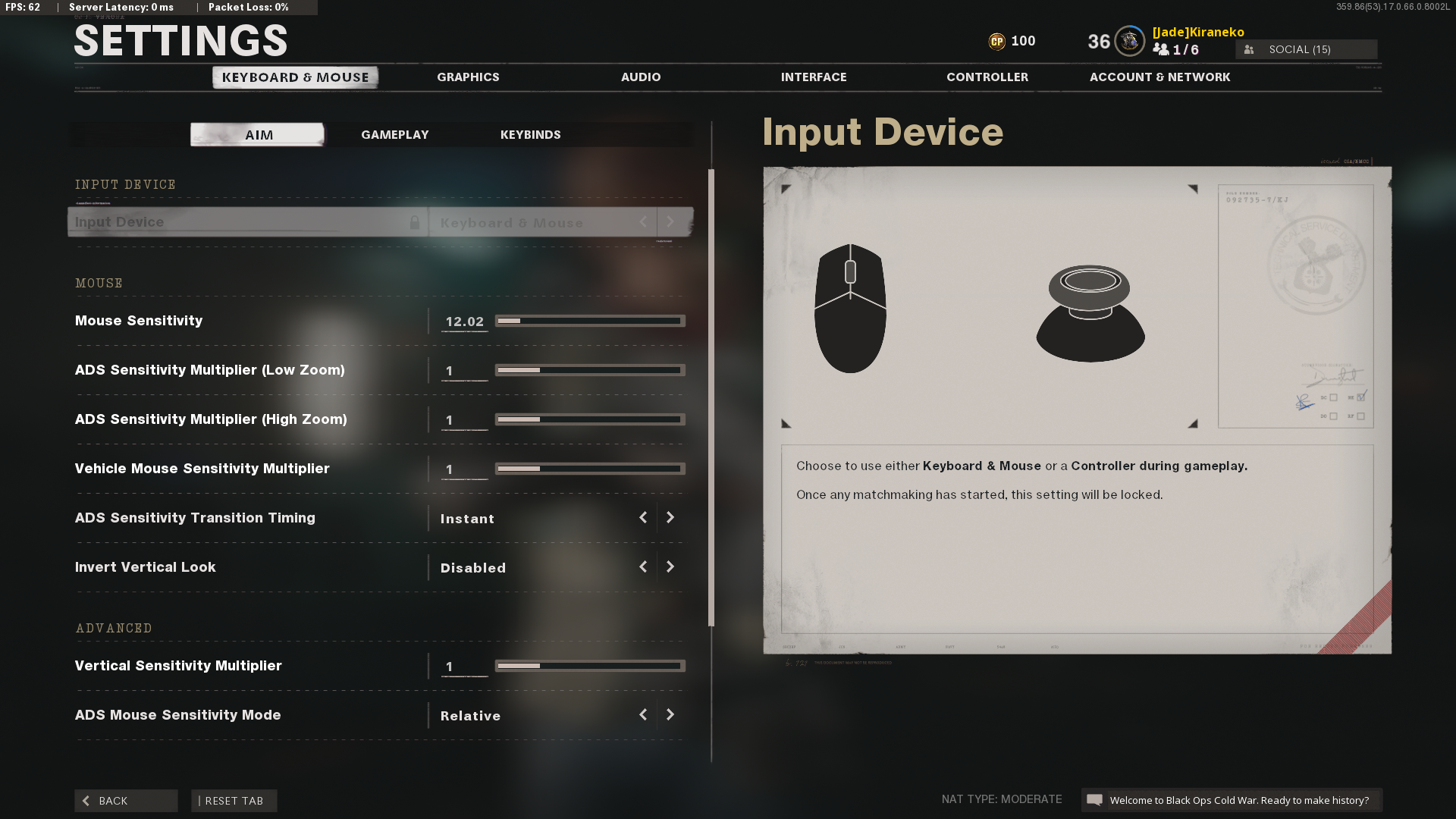Switch to the KEYBINDS sub-tab
This screenshot has height=819, width=1456.
(530, 134)
